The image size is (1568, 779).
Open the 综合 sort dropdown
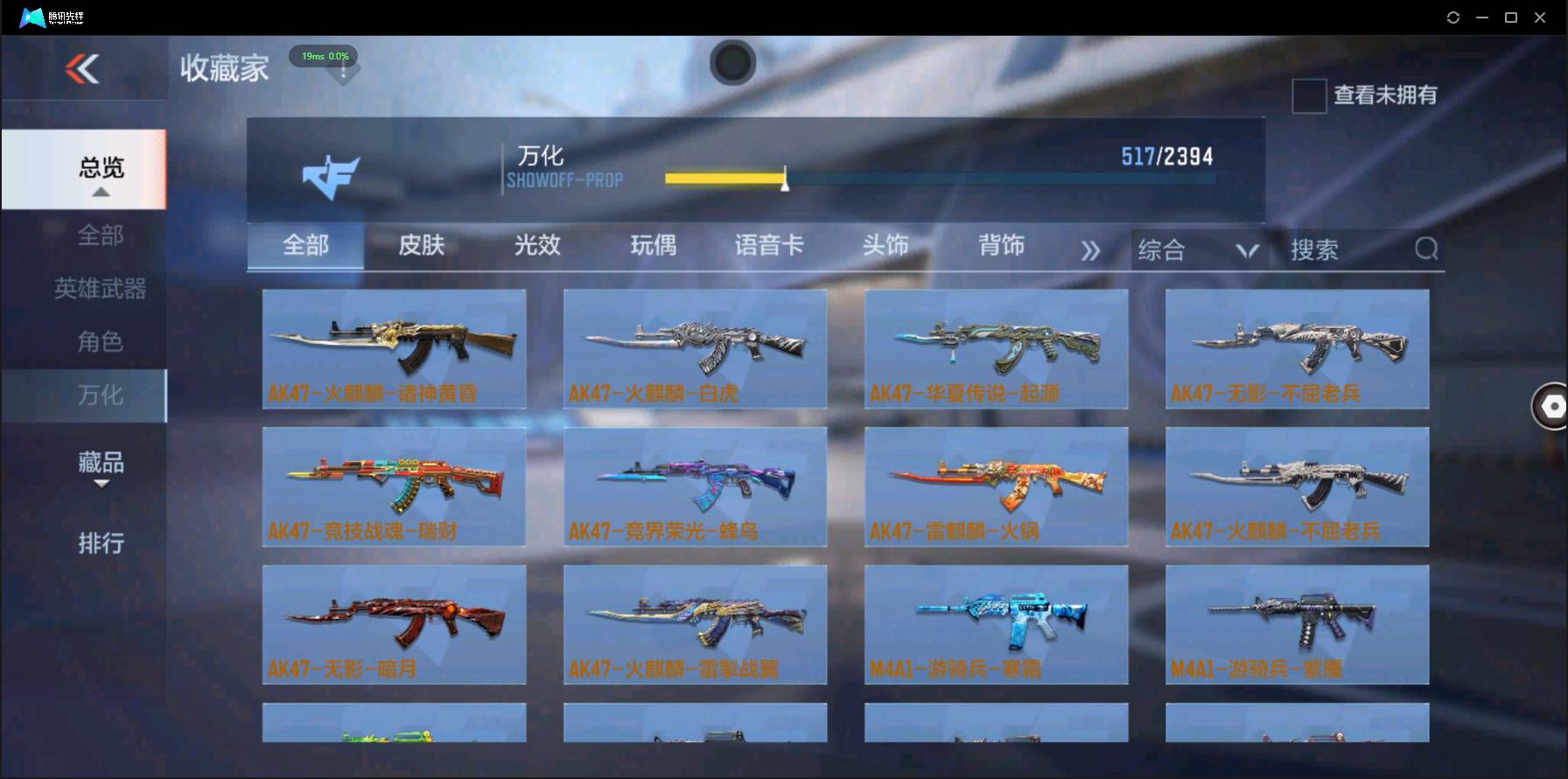(1197, 250)
